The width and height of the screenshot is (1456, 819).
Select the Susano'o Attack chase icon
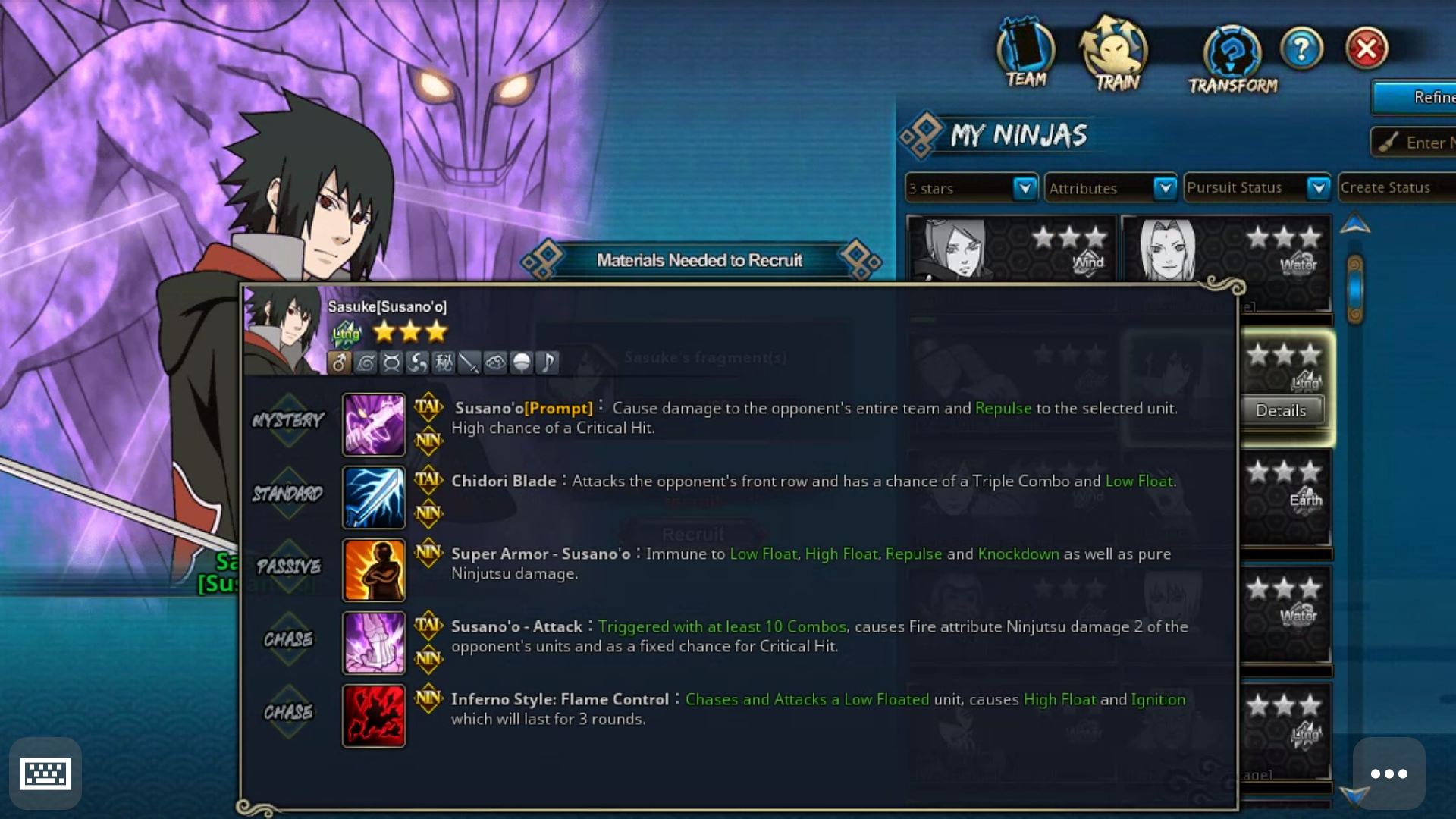pos(374,642)
